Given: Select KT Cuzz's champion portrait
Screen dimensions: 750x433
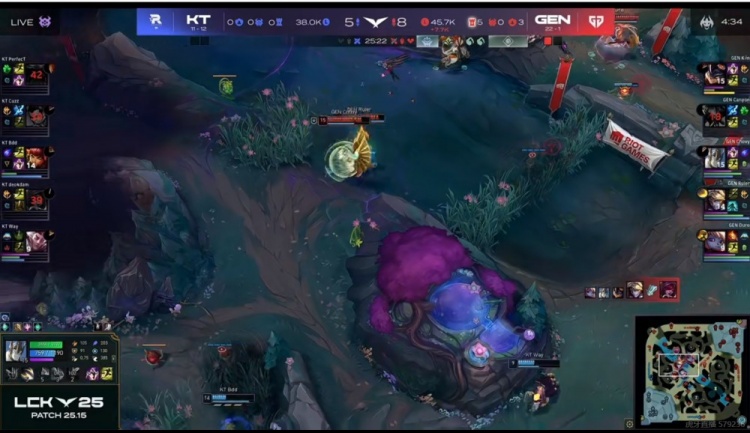Looking at the screenshot, I should click(x=35, y=118).
